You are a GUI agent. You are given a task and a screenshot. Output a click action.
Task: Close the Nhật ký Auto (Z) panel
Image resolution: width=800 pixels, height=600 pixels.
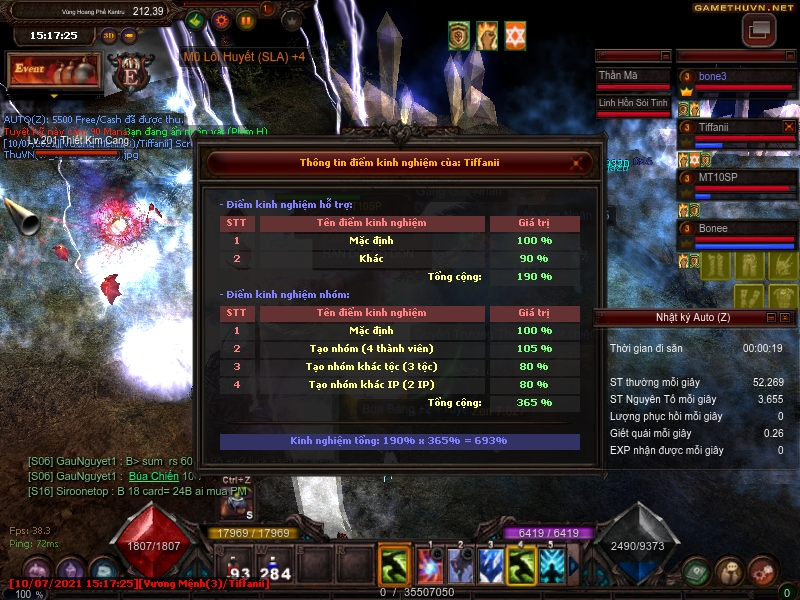click(787, 318)
